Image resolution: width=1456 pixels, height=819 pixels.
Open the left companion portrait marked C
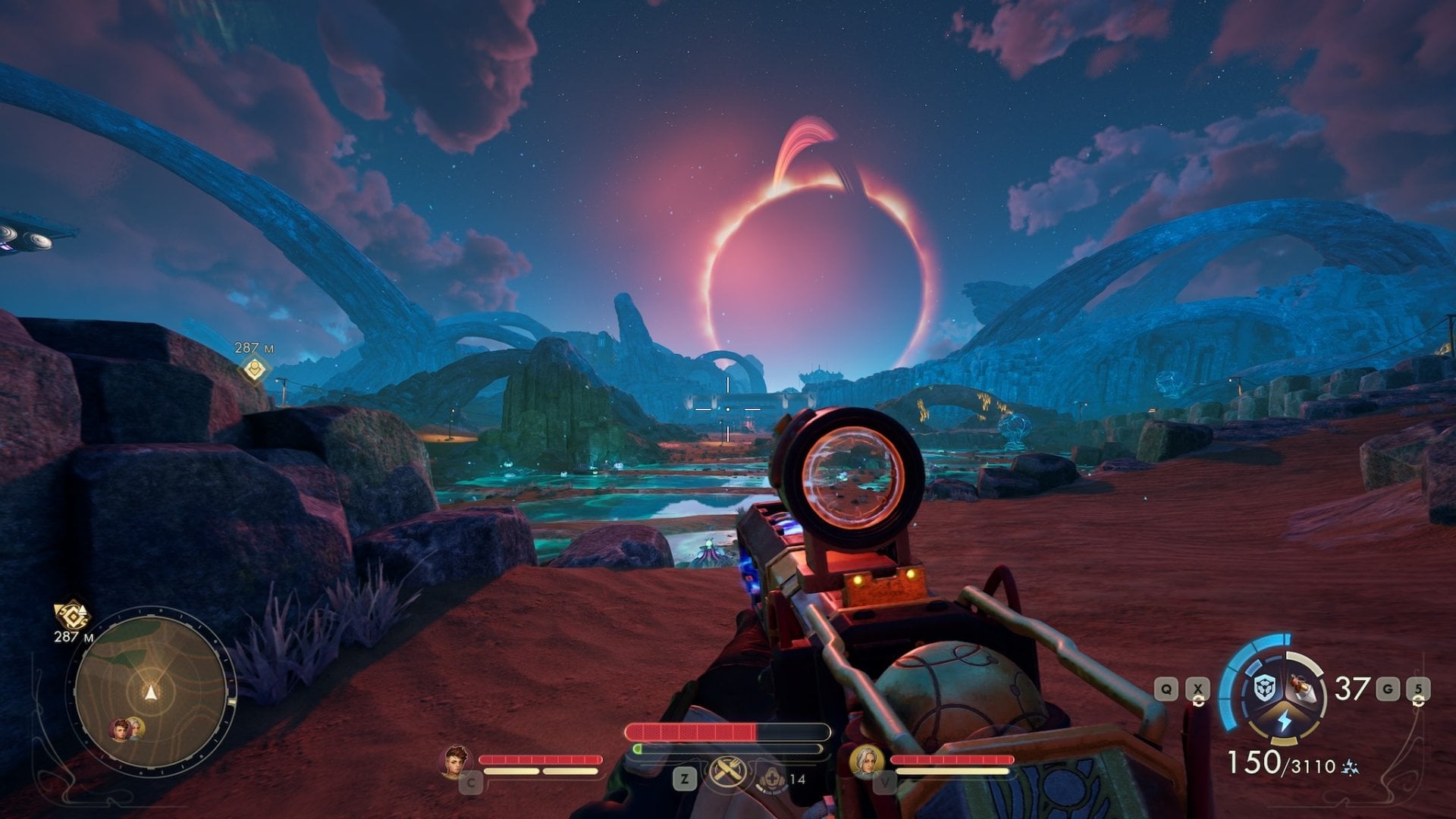click(457, 761)
